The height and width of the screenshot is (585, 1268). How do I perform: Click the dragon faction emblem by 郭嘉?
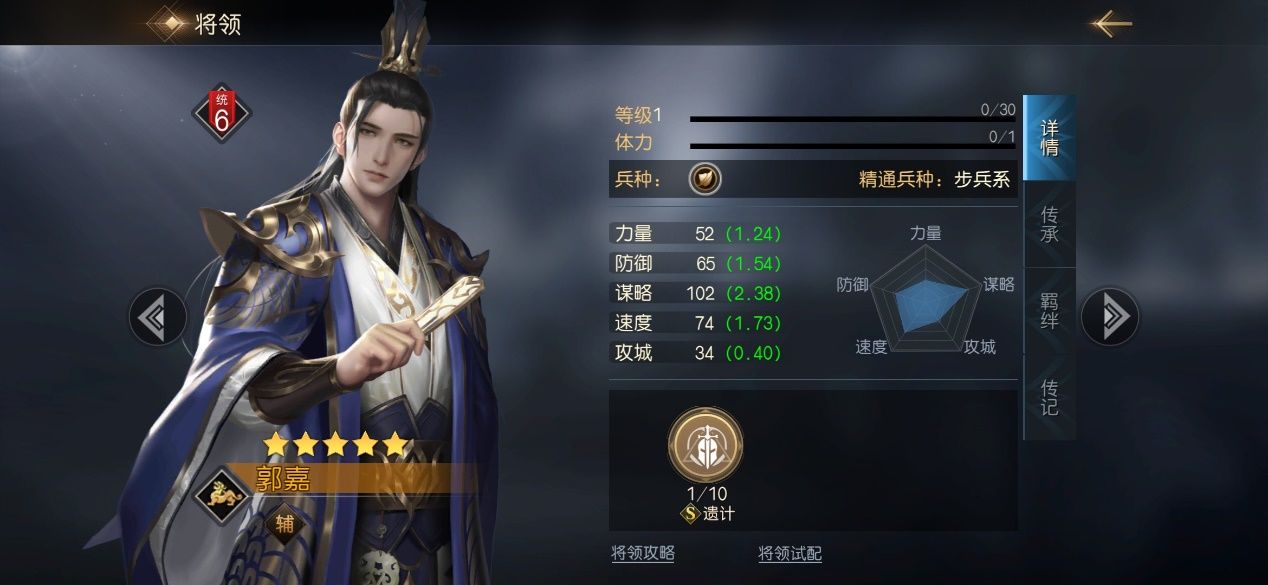pos(223,494)
